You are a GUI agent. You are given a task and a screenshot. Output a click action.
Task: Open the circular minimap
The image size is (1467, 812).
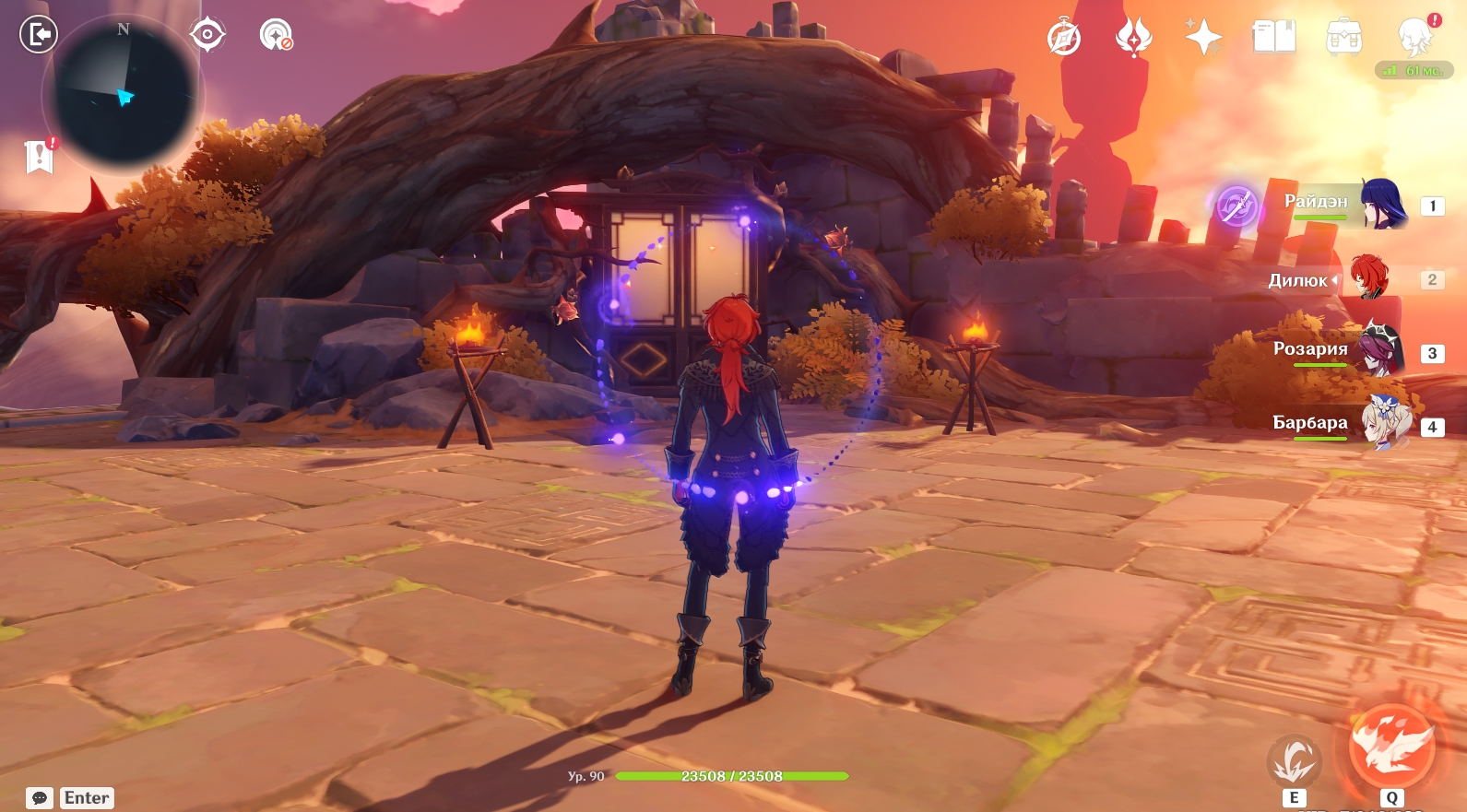pyautogui.click(x=124, y=96)
